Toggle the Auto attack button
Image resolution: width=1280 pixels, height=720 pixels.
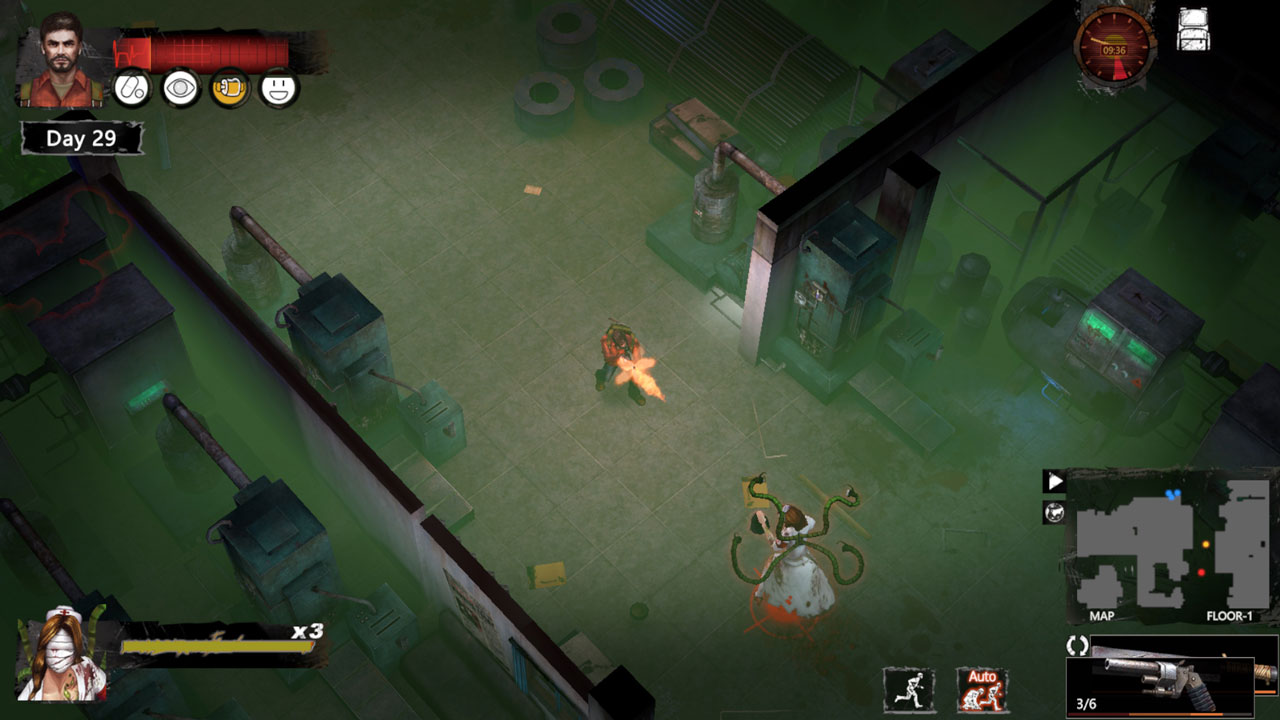pyautogui.click(x=982, y=690)
